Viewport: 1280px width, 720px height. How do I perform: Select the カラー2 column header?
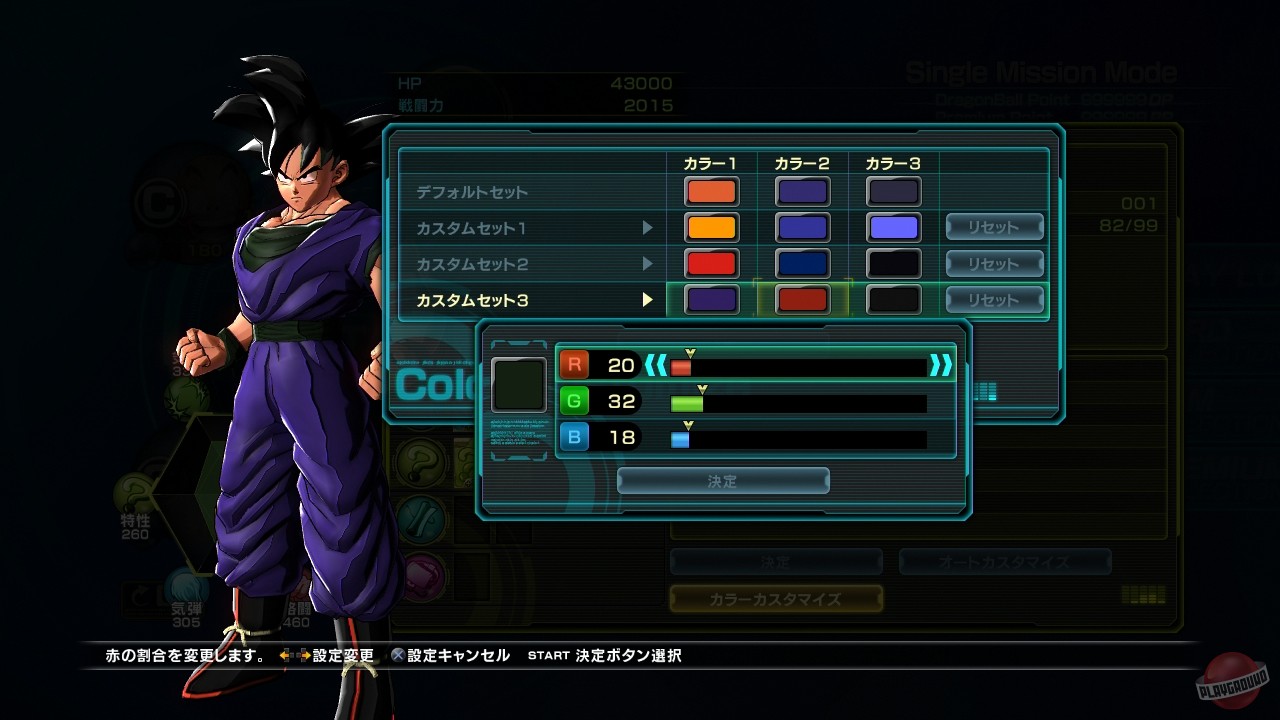pos(802,161)
